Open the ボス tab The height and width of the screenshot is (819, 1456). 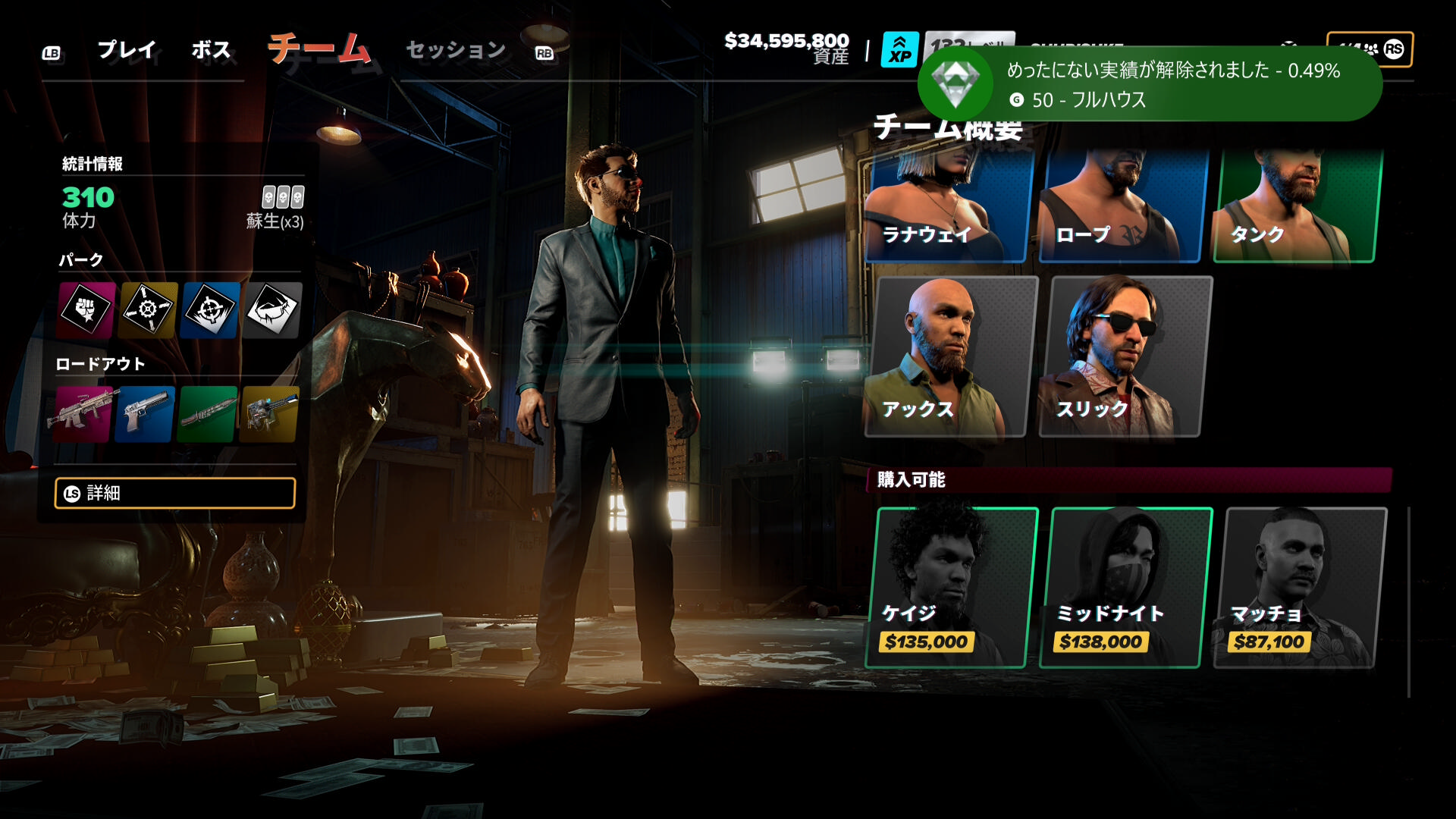[x=211, y=50]
